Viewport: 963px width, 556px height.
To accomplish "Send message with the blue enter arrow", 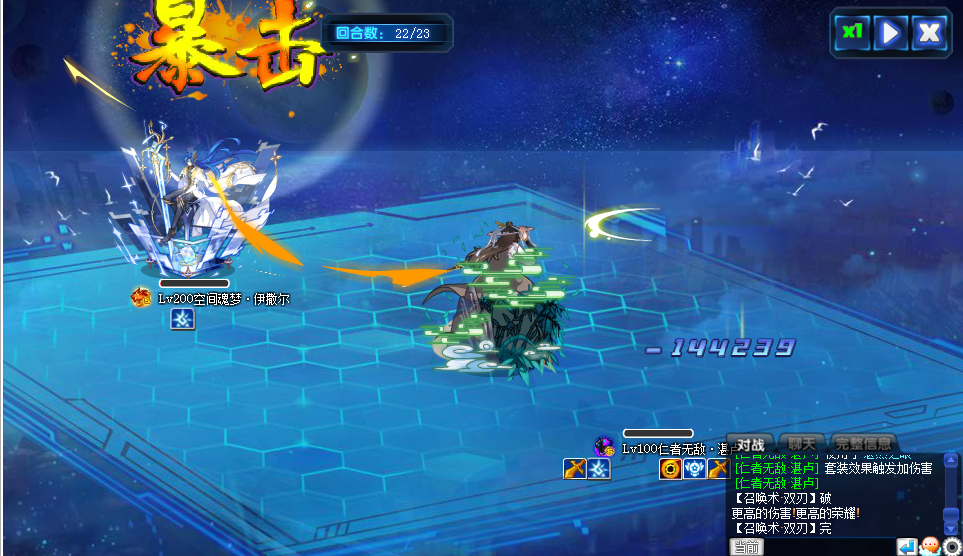I will [907, 547].
